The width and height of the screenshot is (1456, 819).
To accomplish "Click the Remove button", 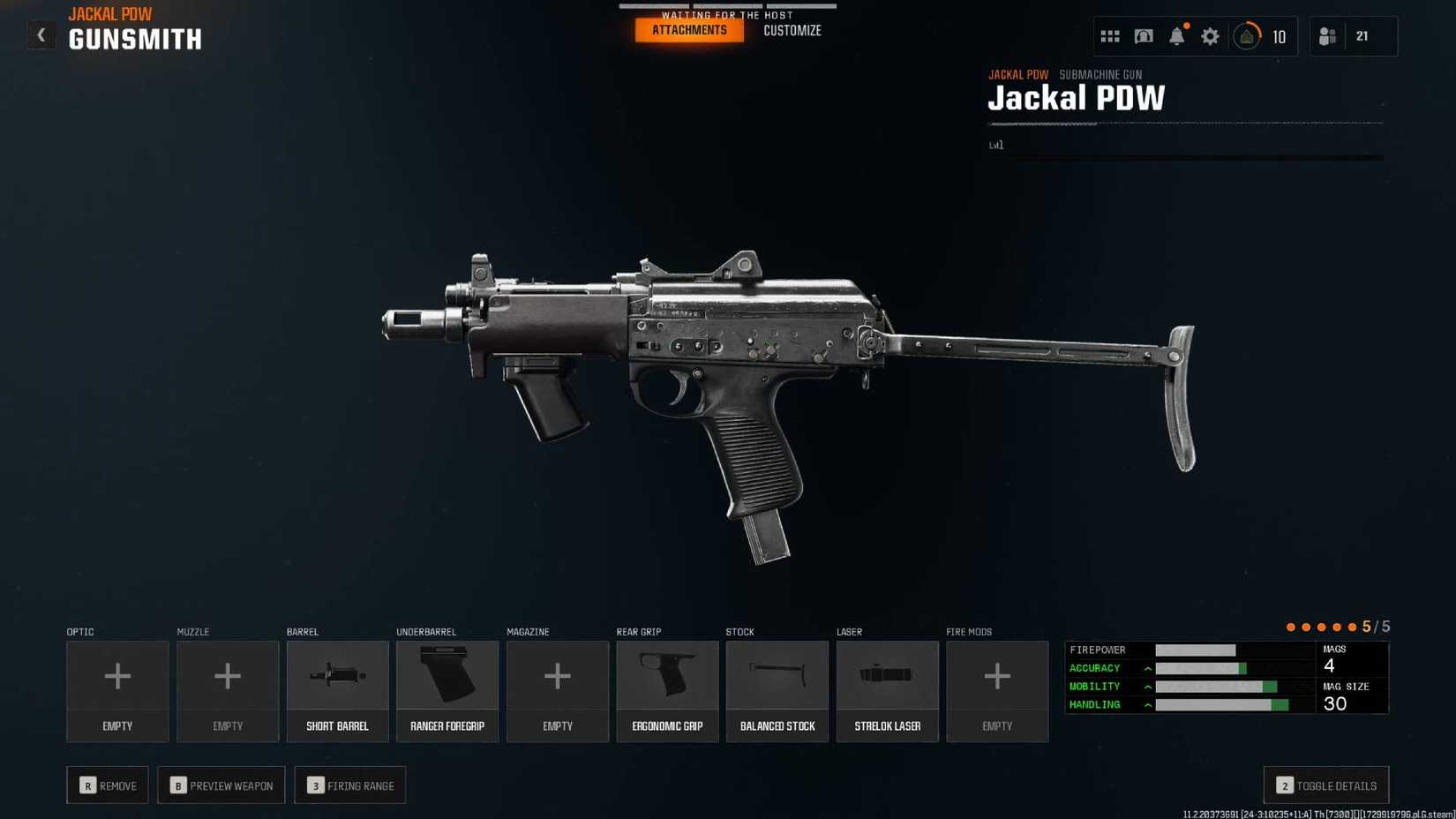I will click(108, 785).
